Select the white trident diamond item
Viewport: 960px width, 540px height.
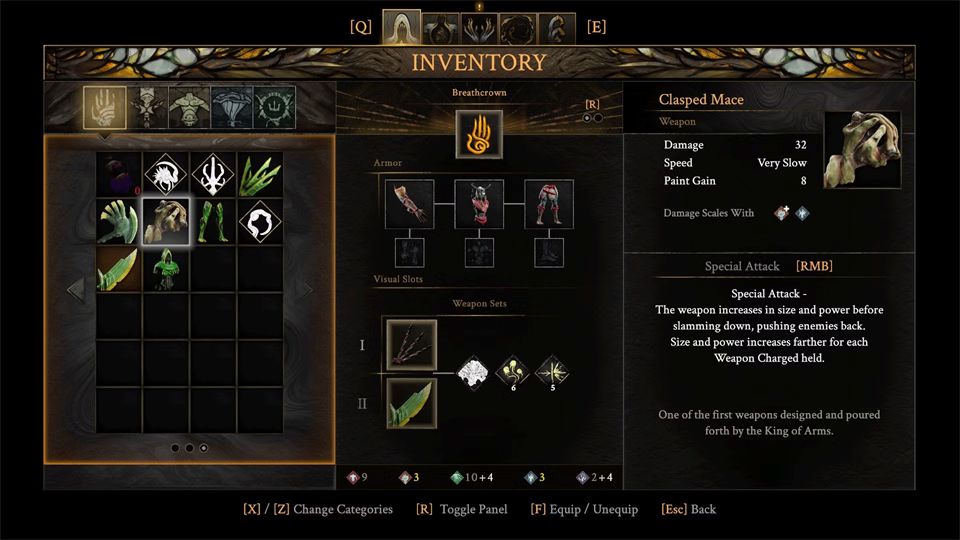tap(213, 174)
